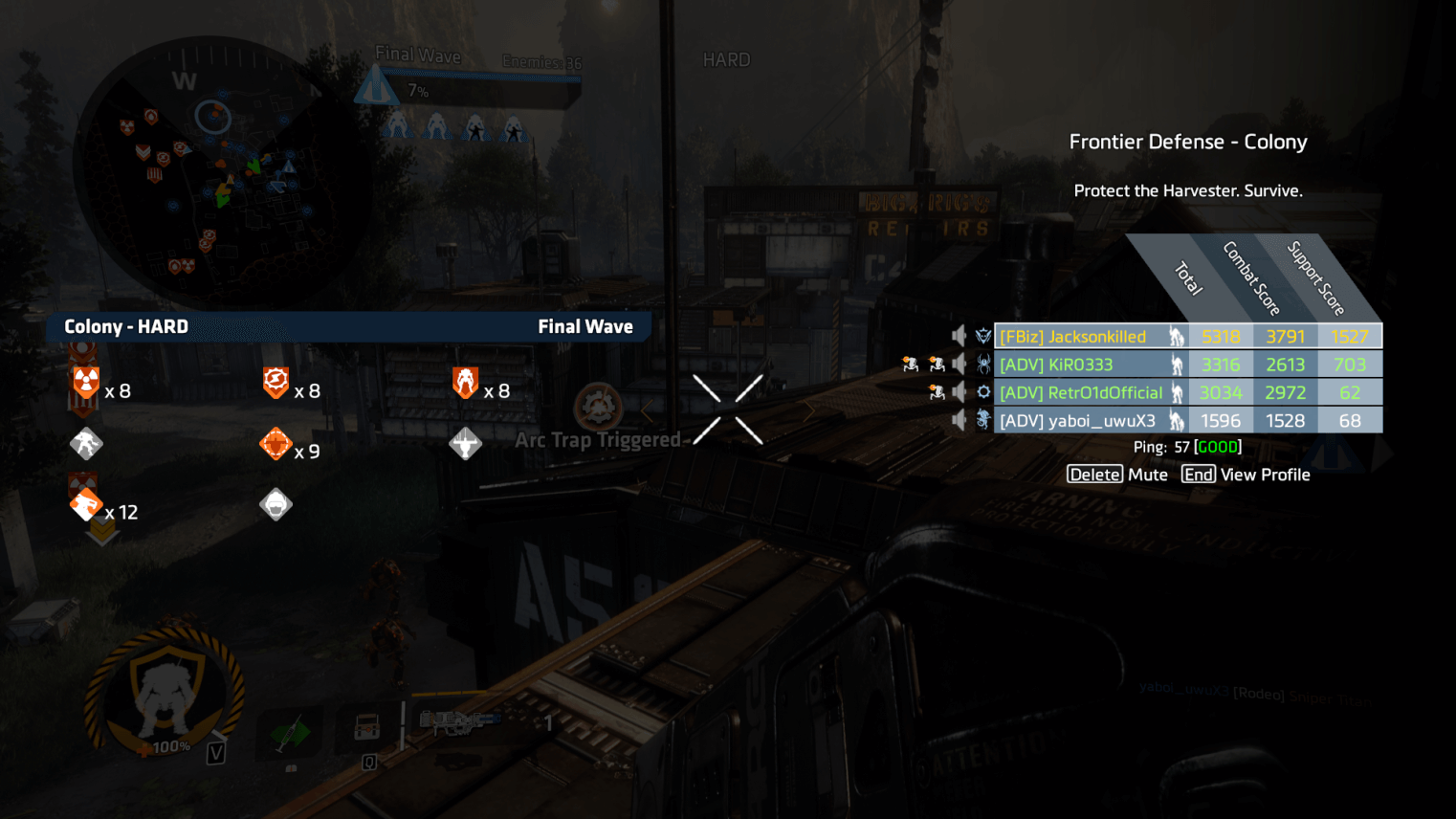Click the Total score column header
The image size is (1456, 819).
pos(1187,278)
